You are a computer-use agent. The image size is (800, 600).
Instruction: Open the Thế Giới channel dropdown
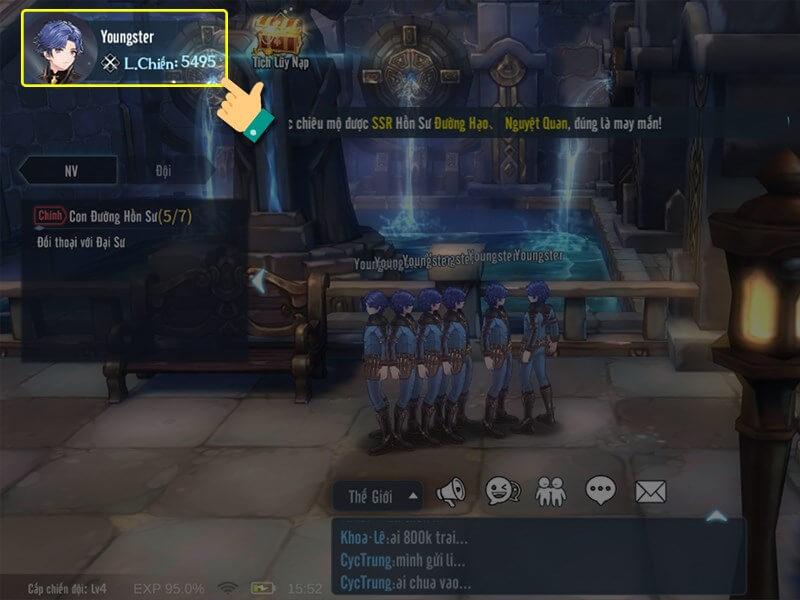tap(379, 494)
